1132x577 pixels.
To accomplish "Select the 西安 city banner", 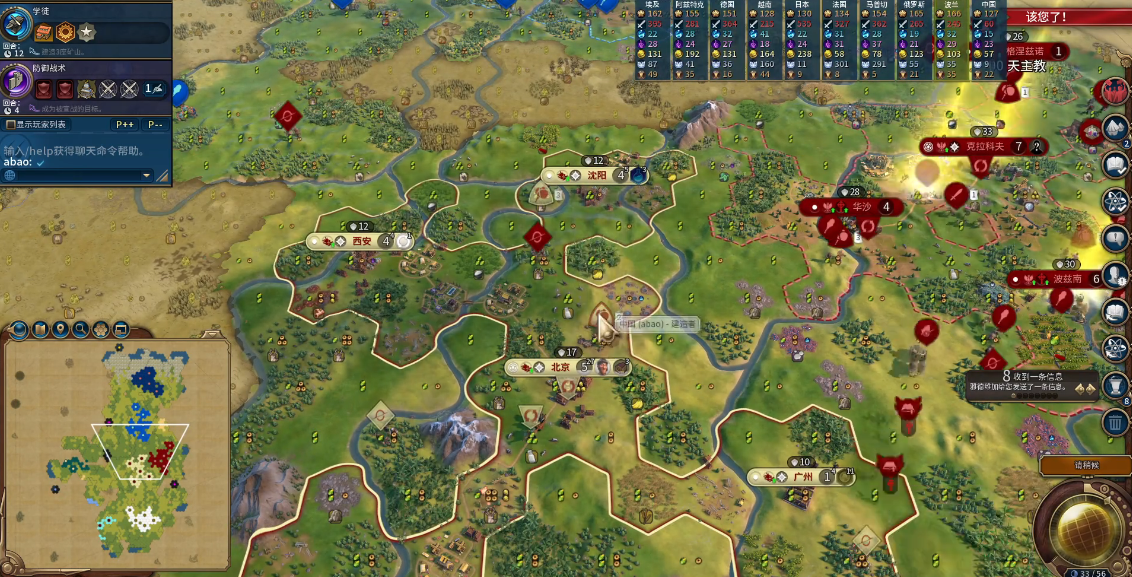I will 361,241.
